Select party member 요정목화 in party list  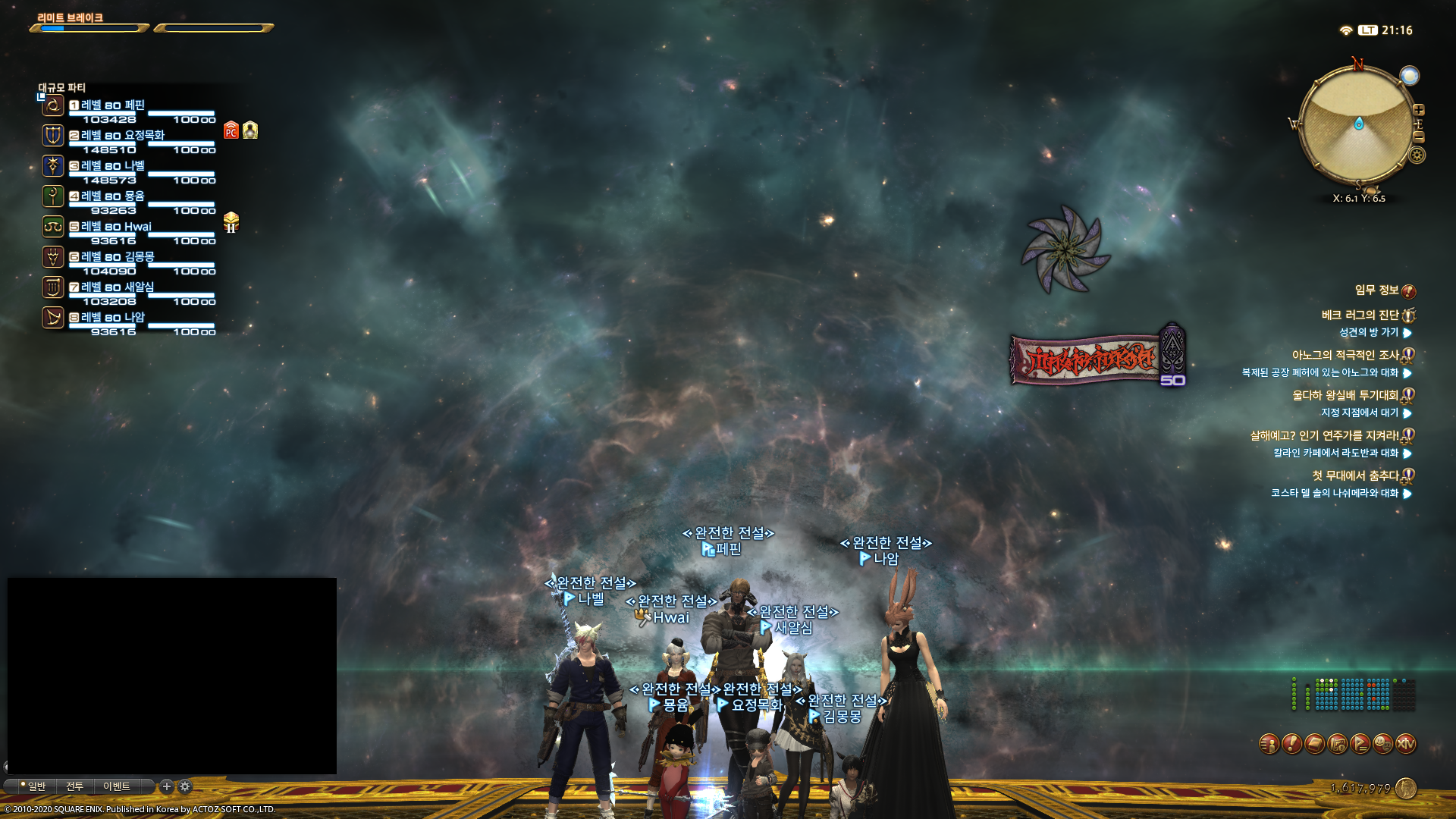tap(122, 136)
